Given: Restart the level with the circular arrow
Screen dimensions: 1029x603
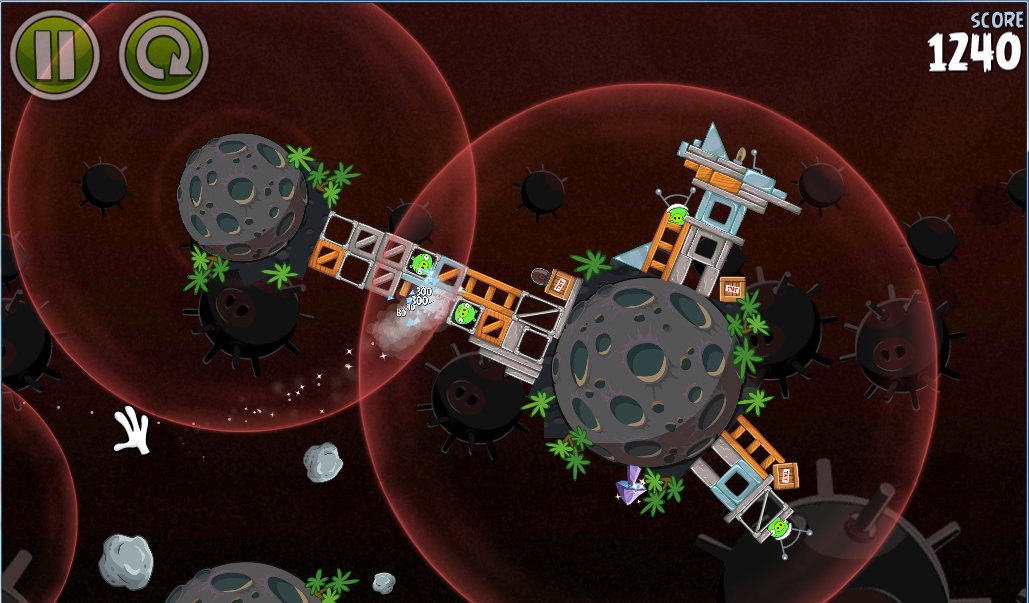Looking at the screenshot, I should point(162,54).
